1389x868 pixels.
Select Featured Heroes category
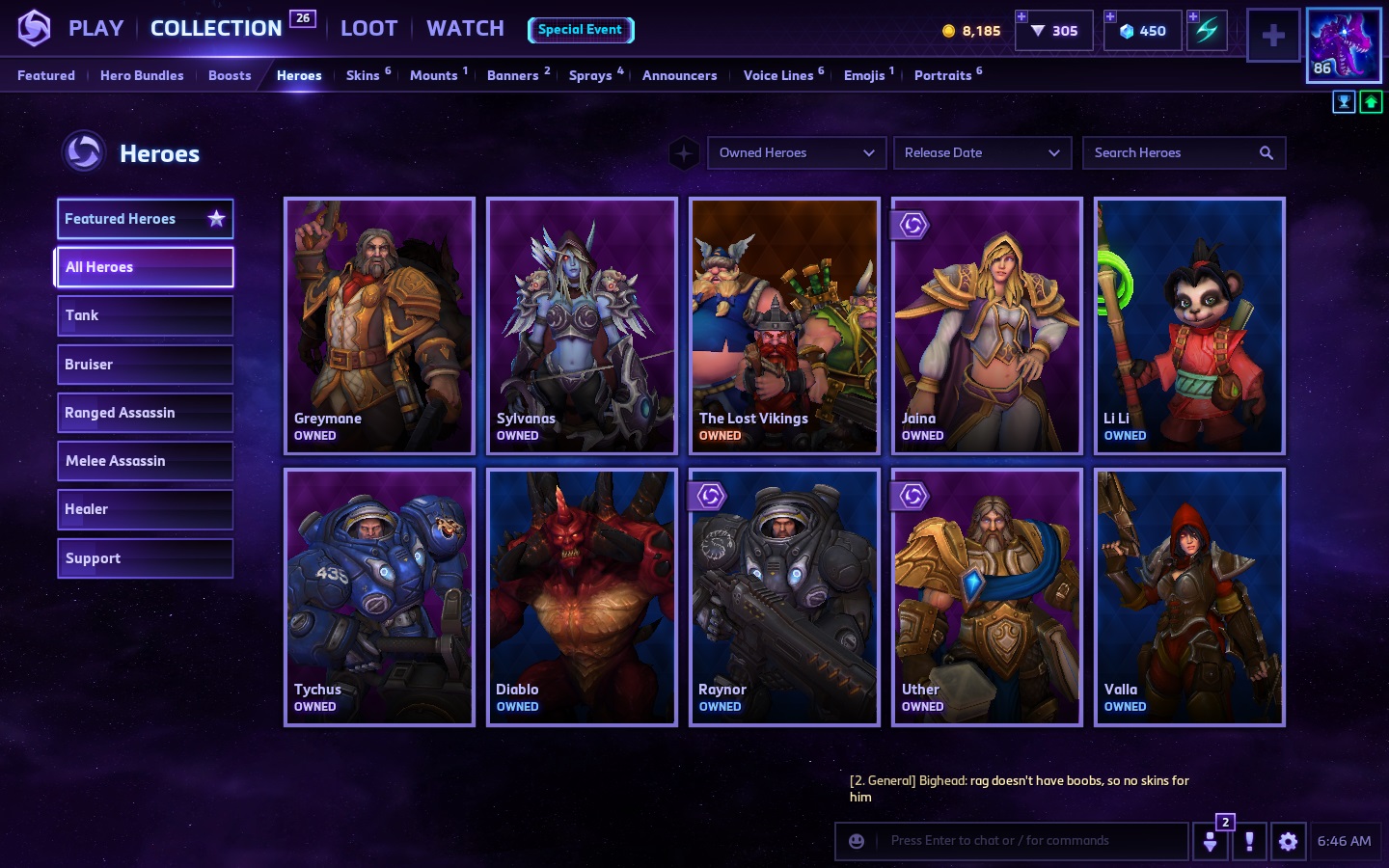(145, 219)
